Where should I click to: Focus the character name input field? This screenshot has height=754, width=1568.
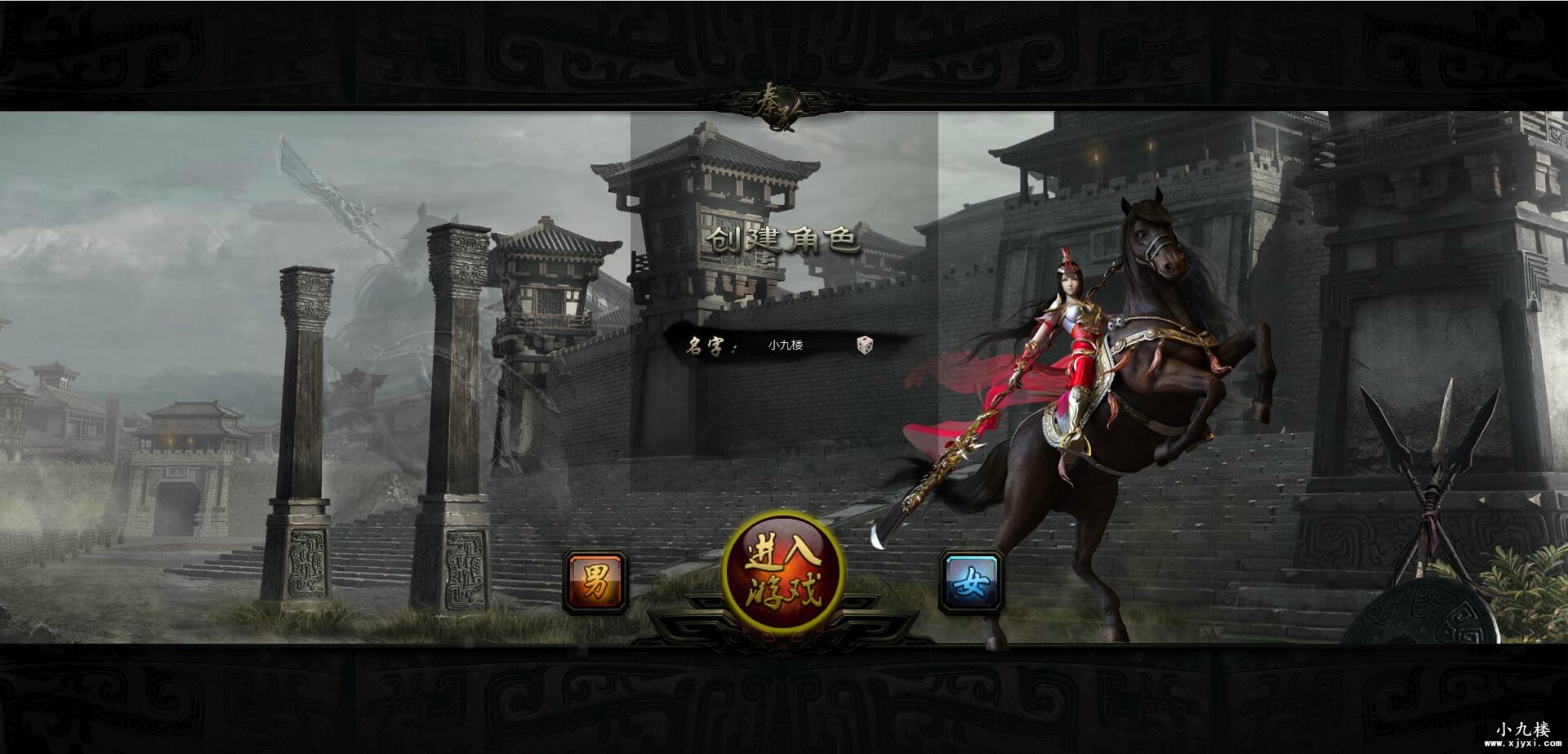coord(796,345)
